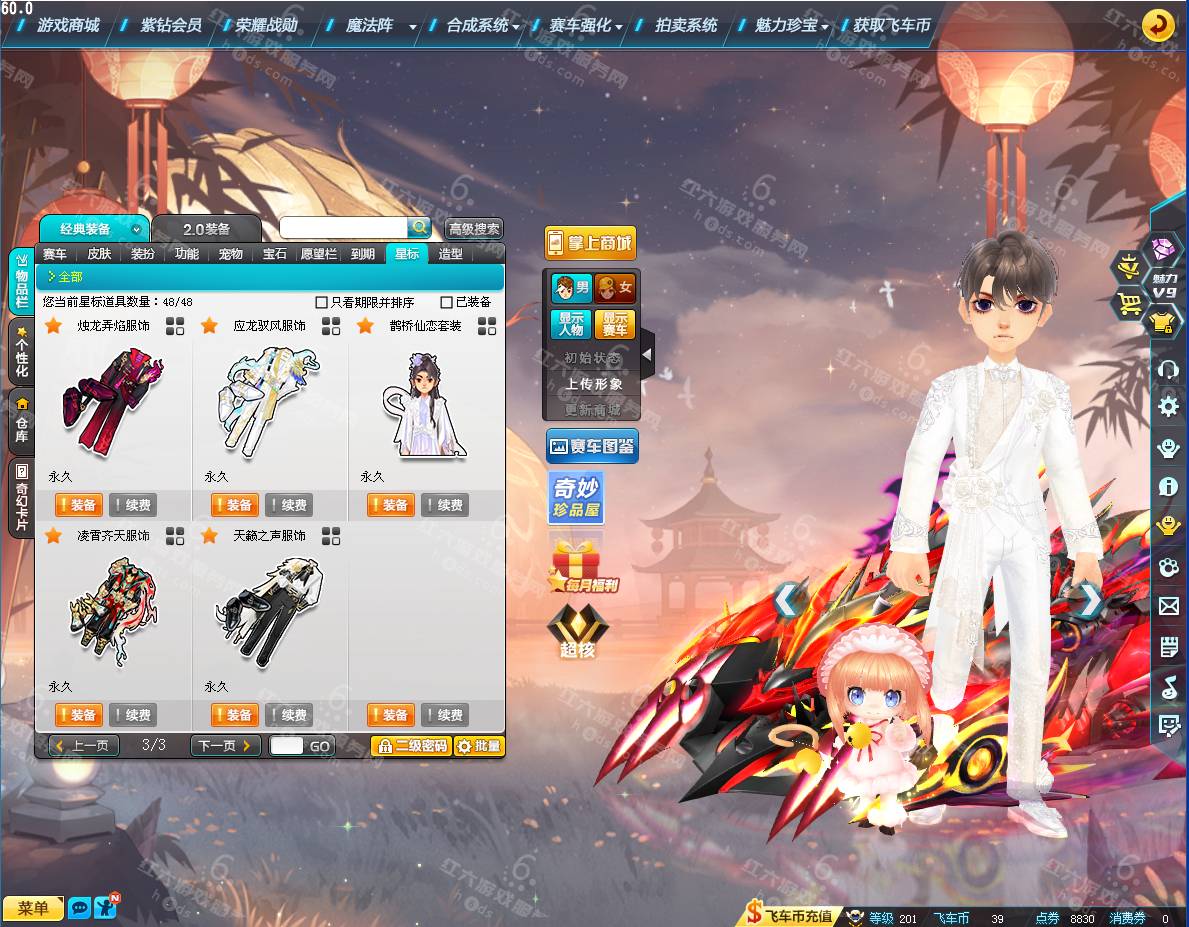Go to previous page with 上一页
The height and width of the screenshot is (927, 1189).
coord(84,746)
